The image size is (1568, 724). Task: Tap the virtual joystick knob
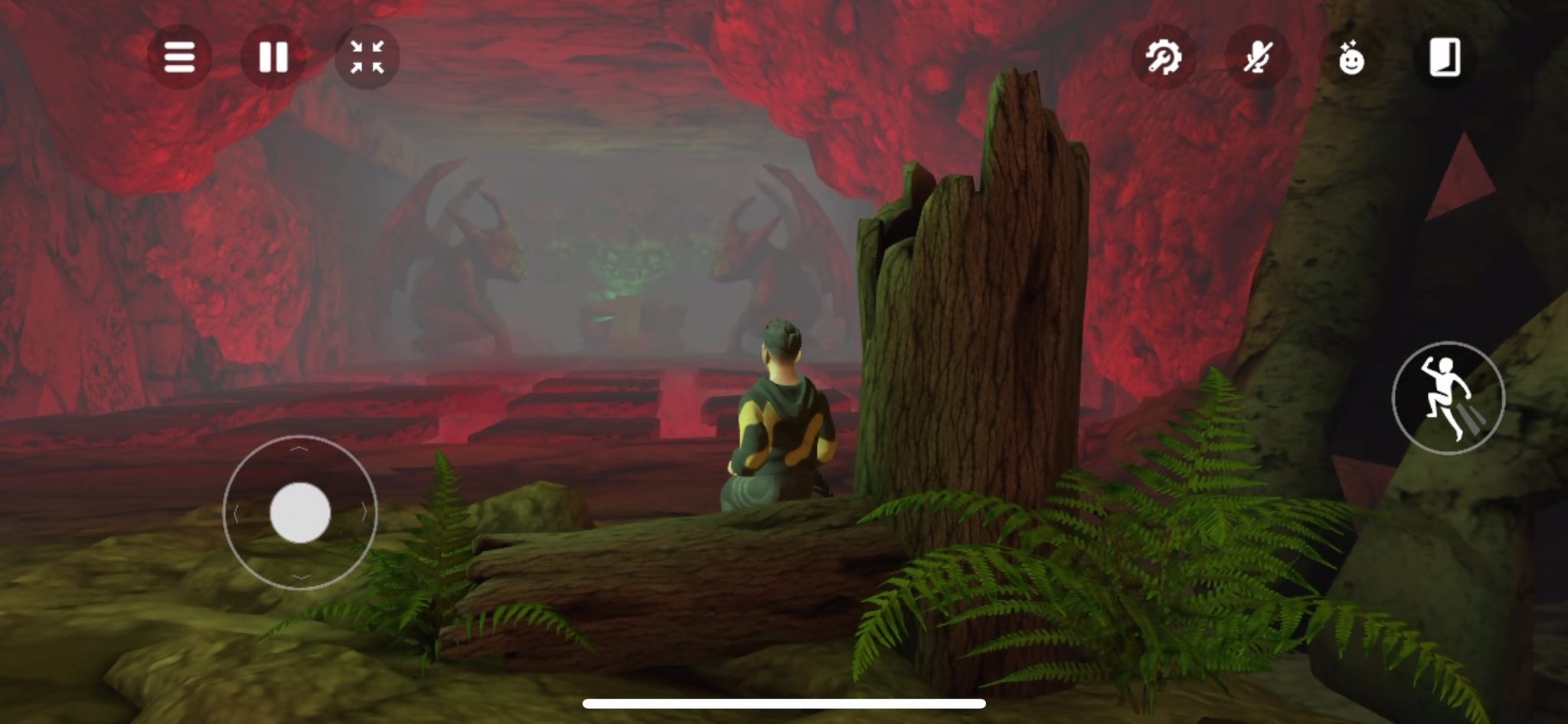(x=300, y=513)
